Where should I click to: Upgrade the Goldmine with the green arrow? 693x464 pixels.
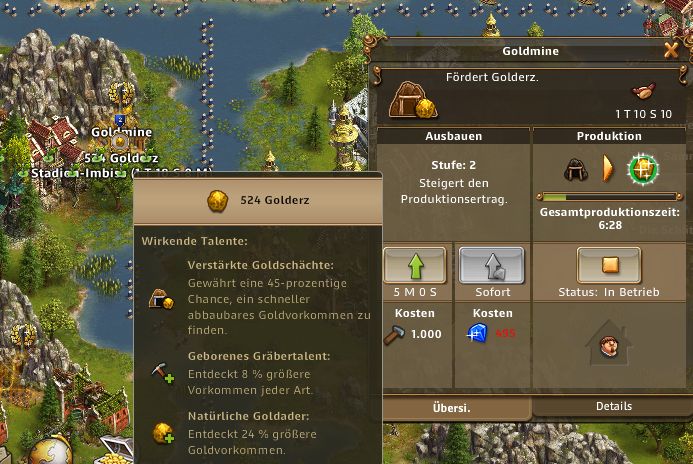(417, 267)
